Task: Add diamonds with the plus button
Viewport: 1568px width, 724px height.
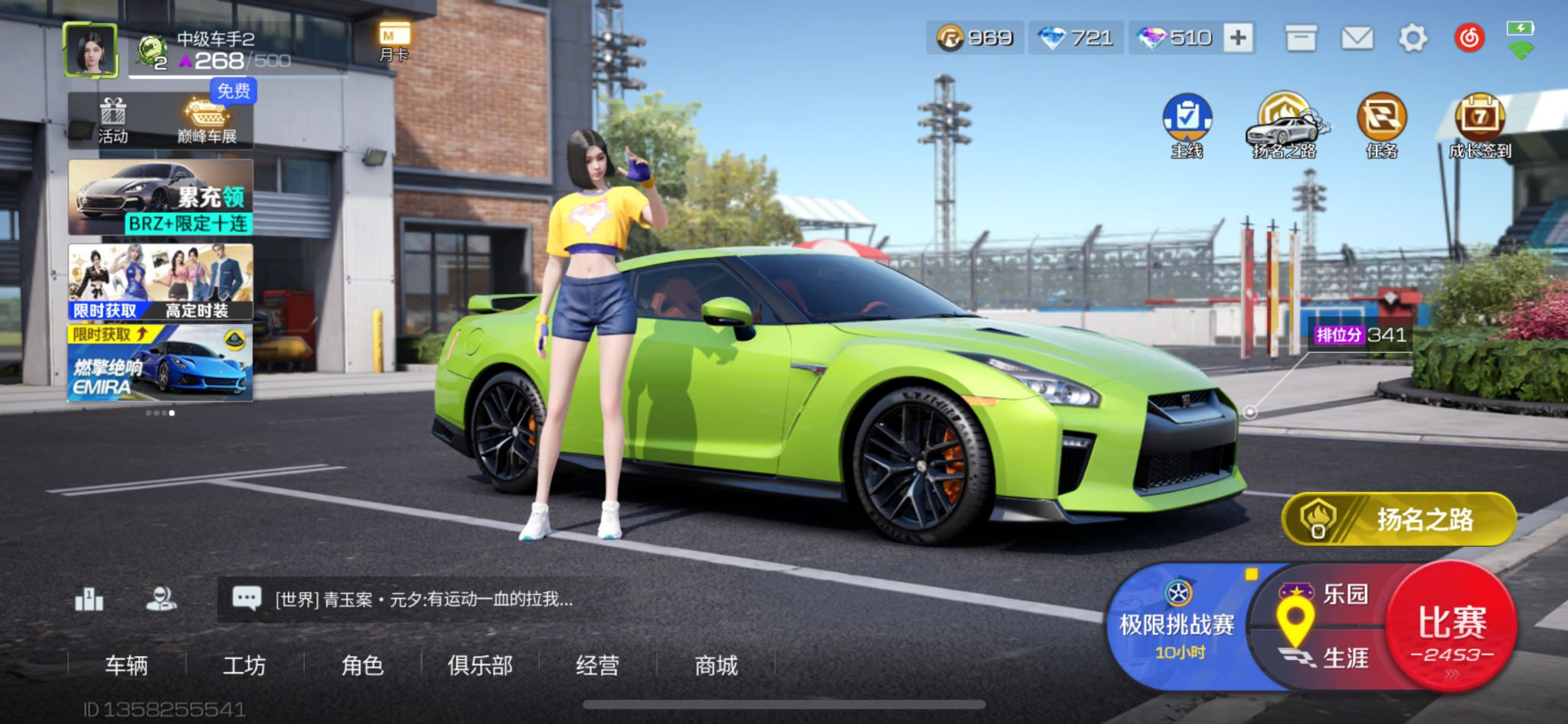Action: (1238, 38)
